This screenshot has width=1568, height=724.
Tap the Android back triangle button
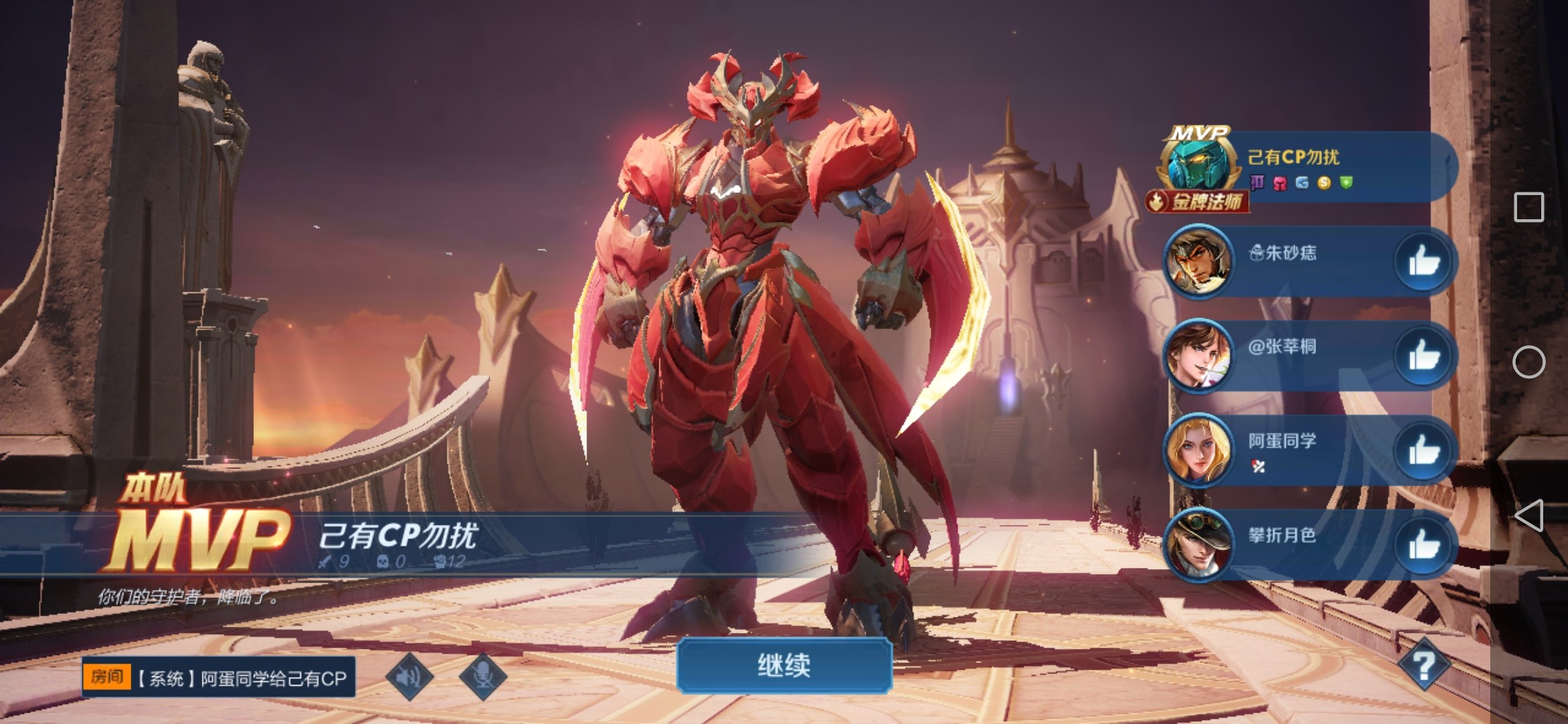(x=1529, y=516)
